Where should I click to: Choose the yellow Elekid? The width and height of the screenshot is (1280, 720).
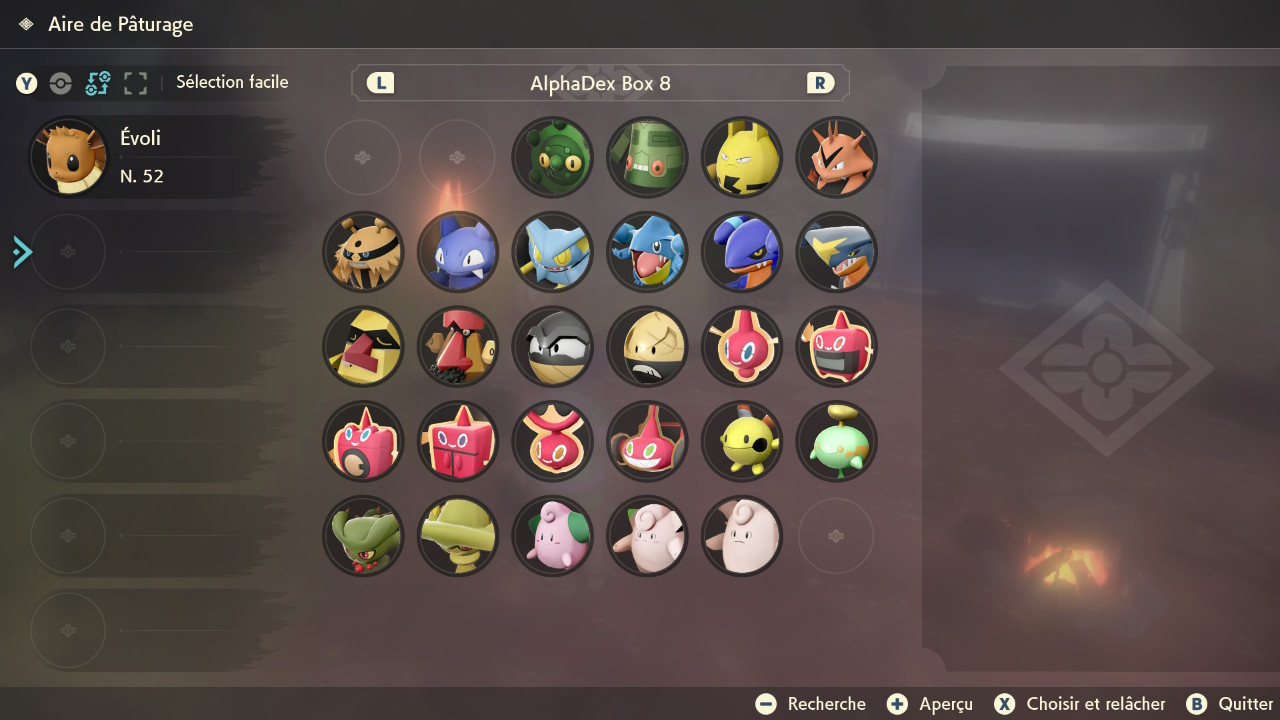tap(742, 158)
